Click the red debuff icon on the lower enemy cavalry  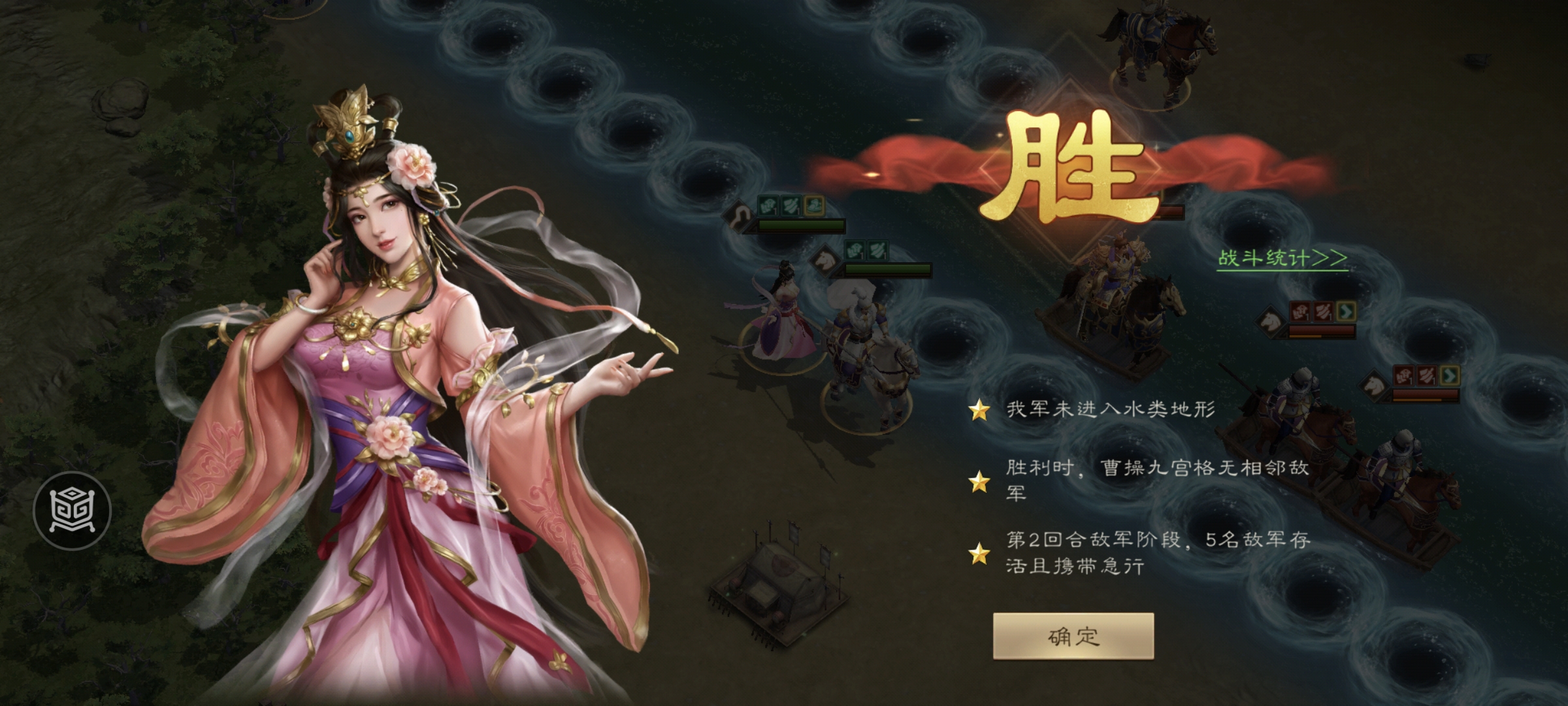coord(1404,375)
